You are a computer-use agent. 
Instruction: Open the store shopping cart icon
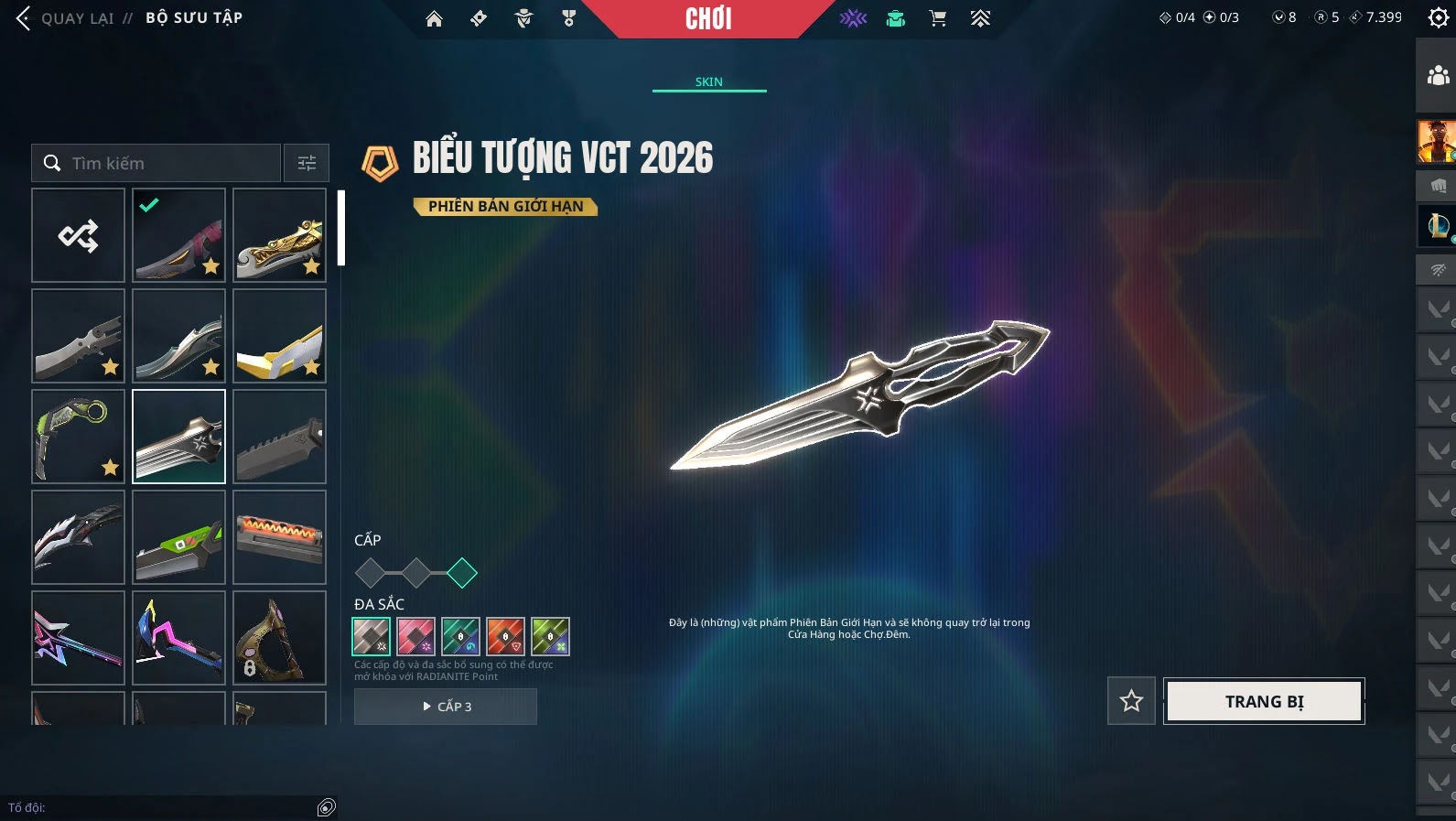click(x=937, y=18)
